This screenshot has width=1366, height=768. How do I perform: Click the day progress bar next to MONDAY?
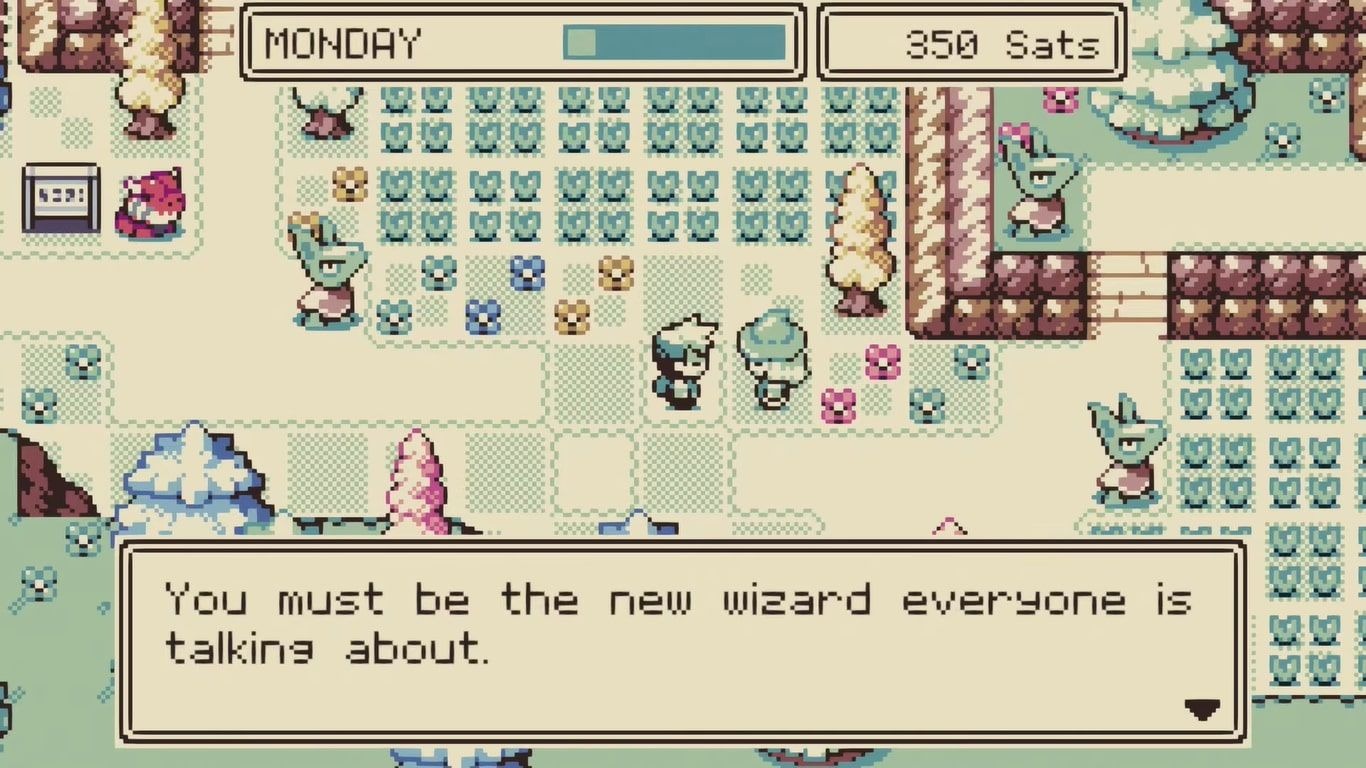pyautogui.click(x=675, y=42)
